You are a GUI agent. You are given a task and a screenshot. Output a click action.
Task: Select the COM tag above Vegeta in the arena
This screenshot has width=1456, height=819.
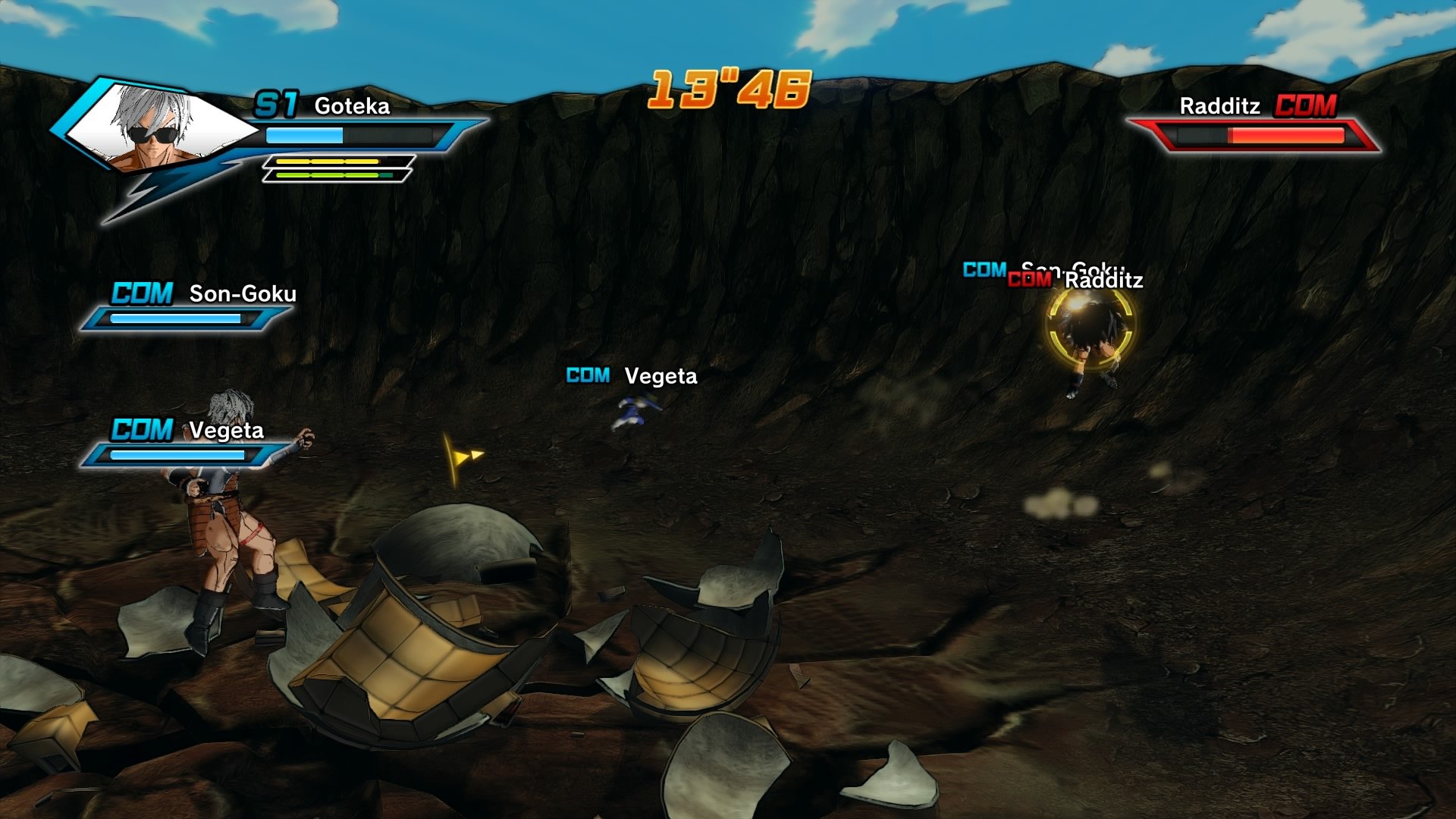[x=586, y=375]
